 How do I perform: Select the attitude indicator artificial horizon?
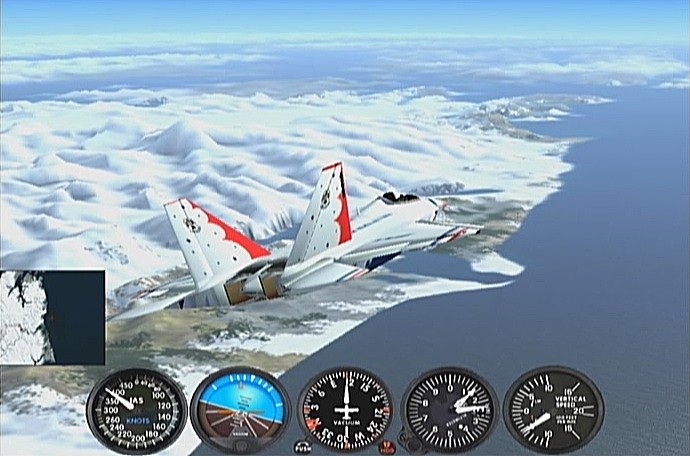coord(240,410)
